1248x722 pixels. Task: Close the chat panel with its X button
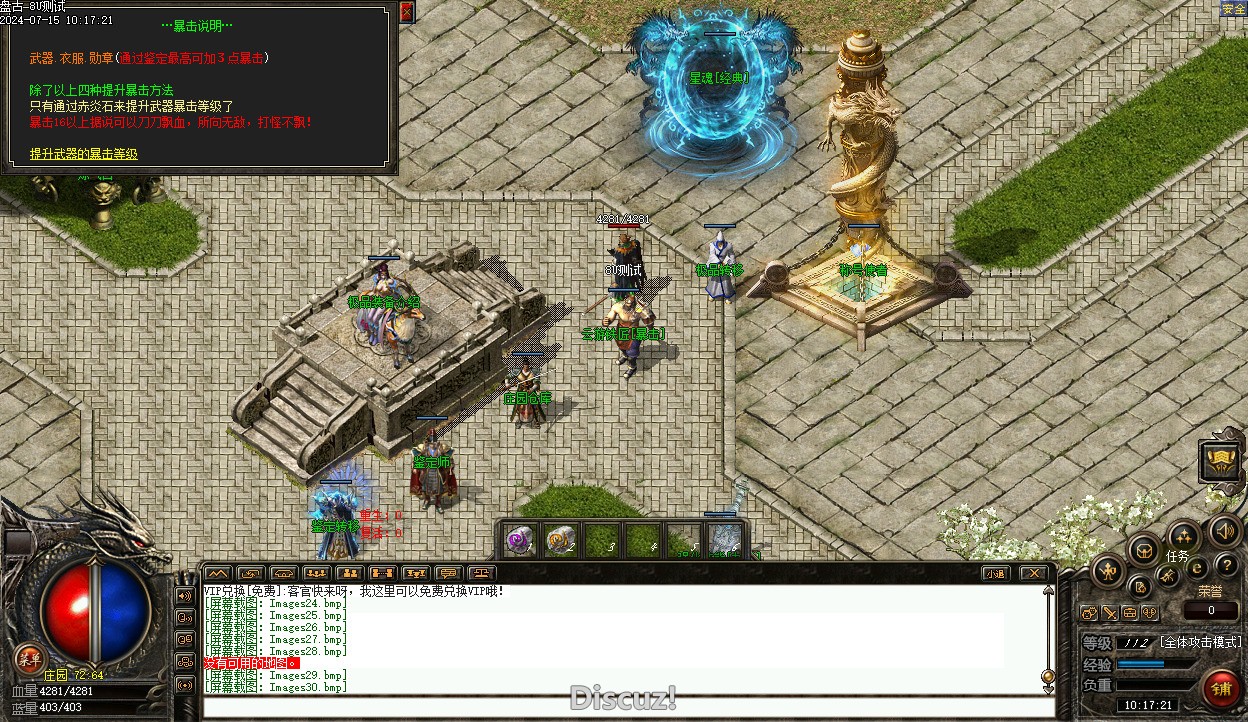(1034, 573)
